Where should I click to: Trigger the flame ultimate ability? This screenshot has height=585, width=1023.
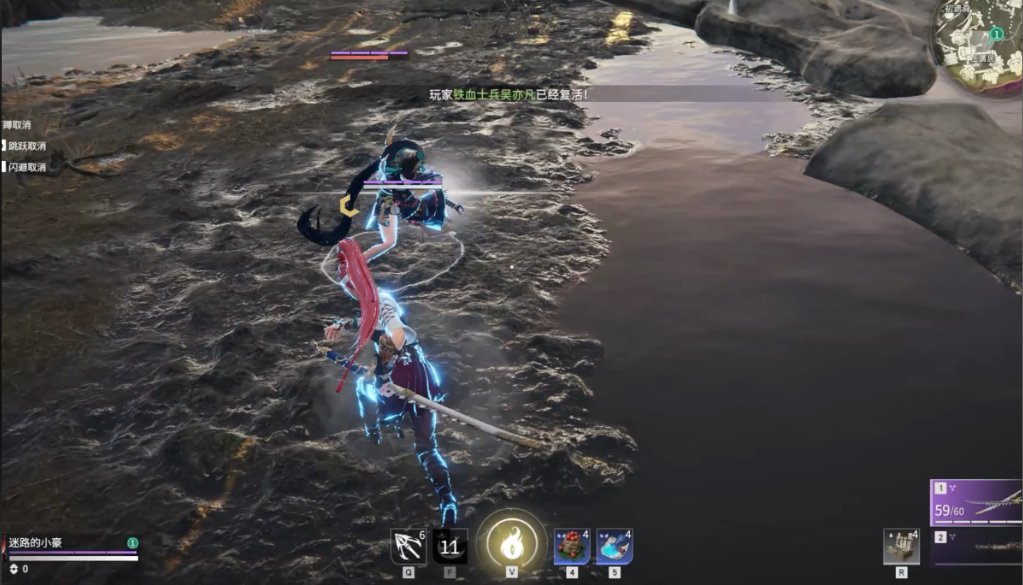click(511, 544)
